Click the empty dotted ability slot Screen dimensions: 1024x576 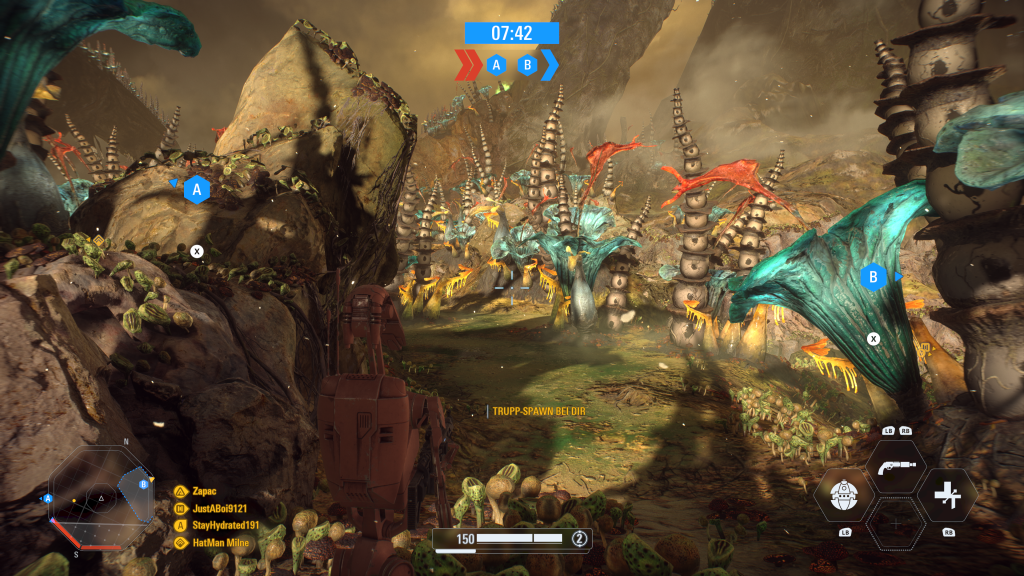click(x=895, y=522)
